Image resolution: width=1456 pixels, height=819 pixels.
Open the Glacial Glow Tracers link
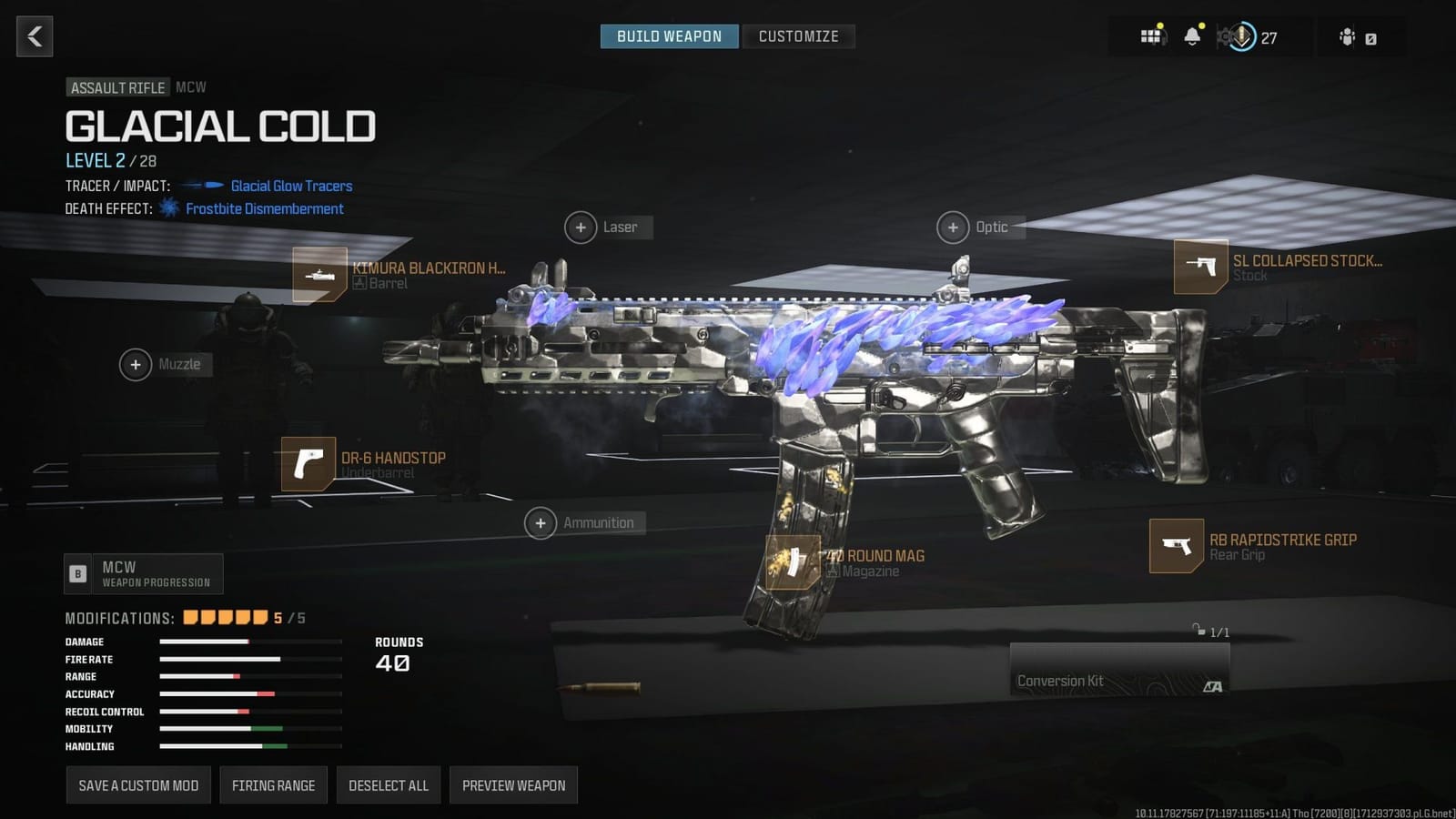click(x=292, y=186)
